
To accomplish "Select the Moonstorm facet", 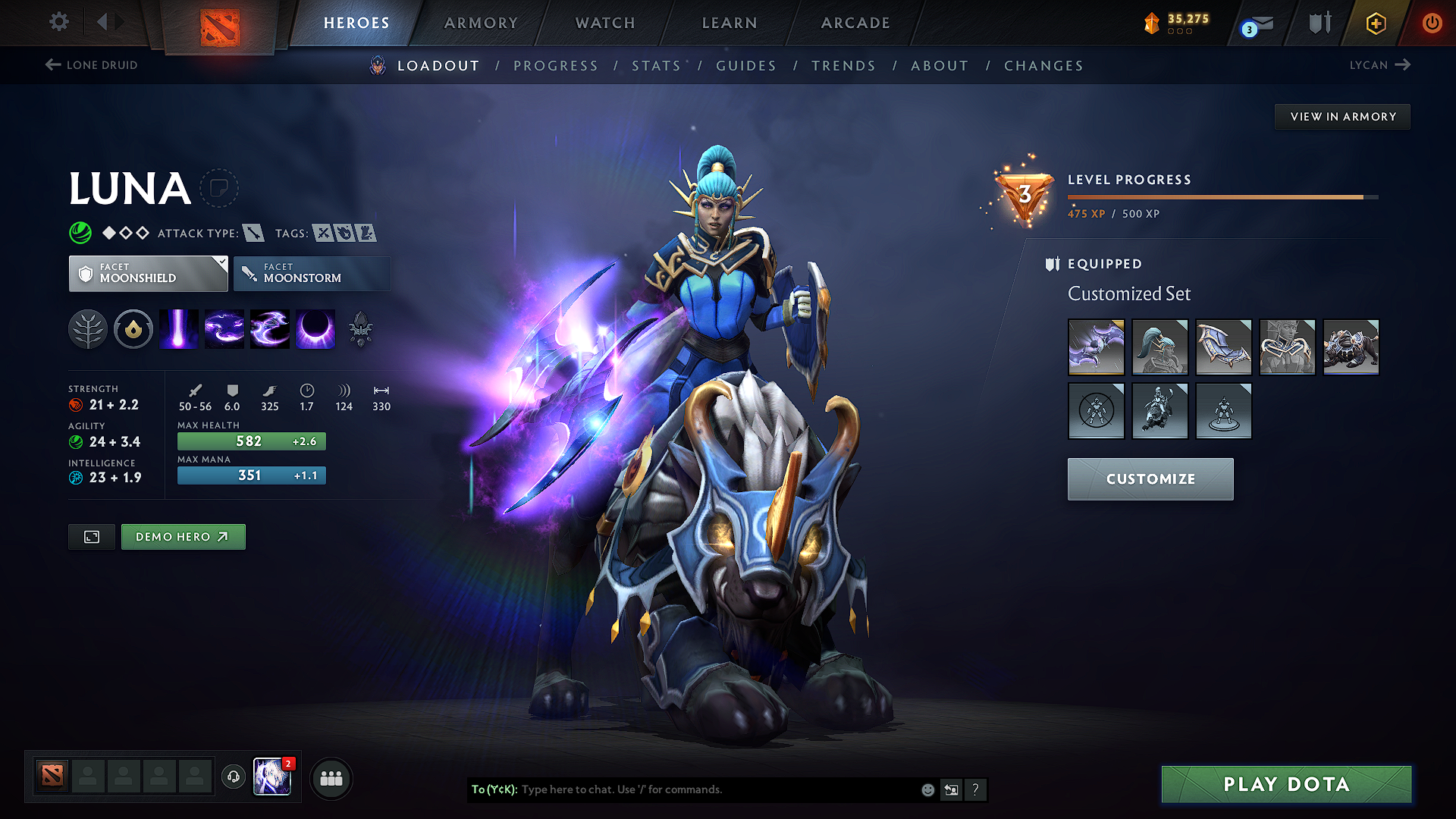I will tap(312, 273).
